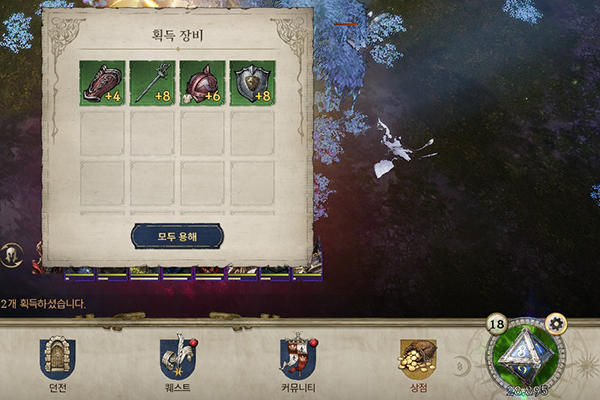Open the 상점 (Shop) menu
600x400 pixels.
pos(417,360)
